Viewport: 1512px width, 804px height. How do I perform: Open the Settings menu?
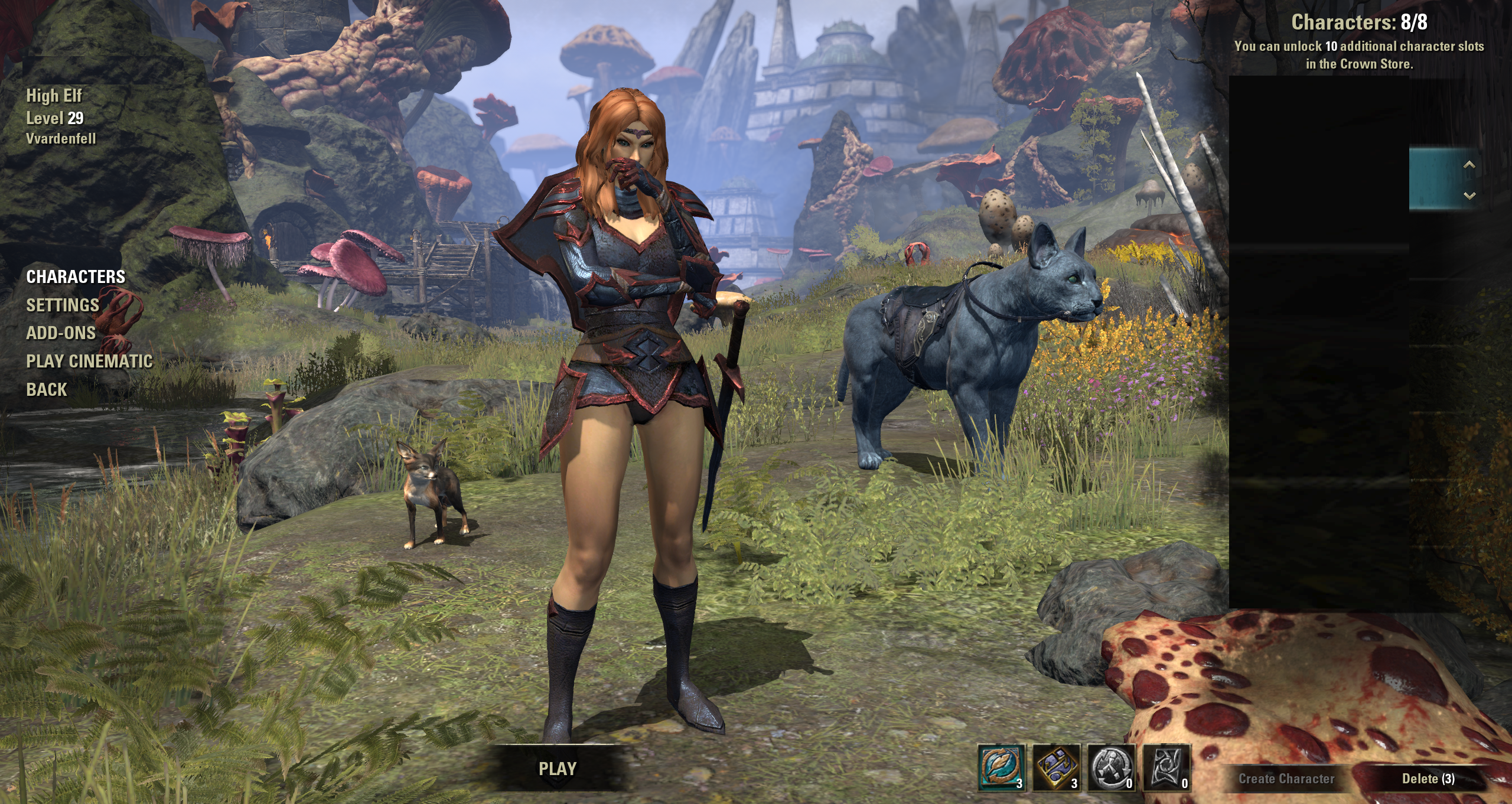(x=63, y=305)
